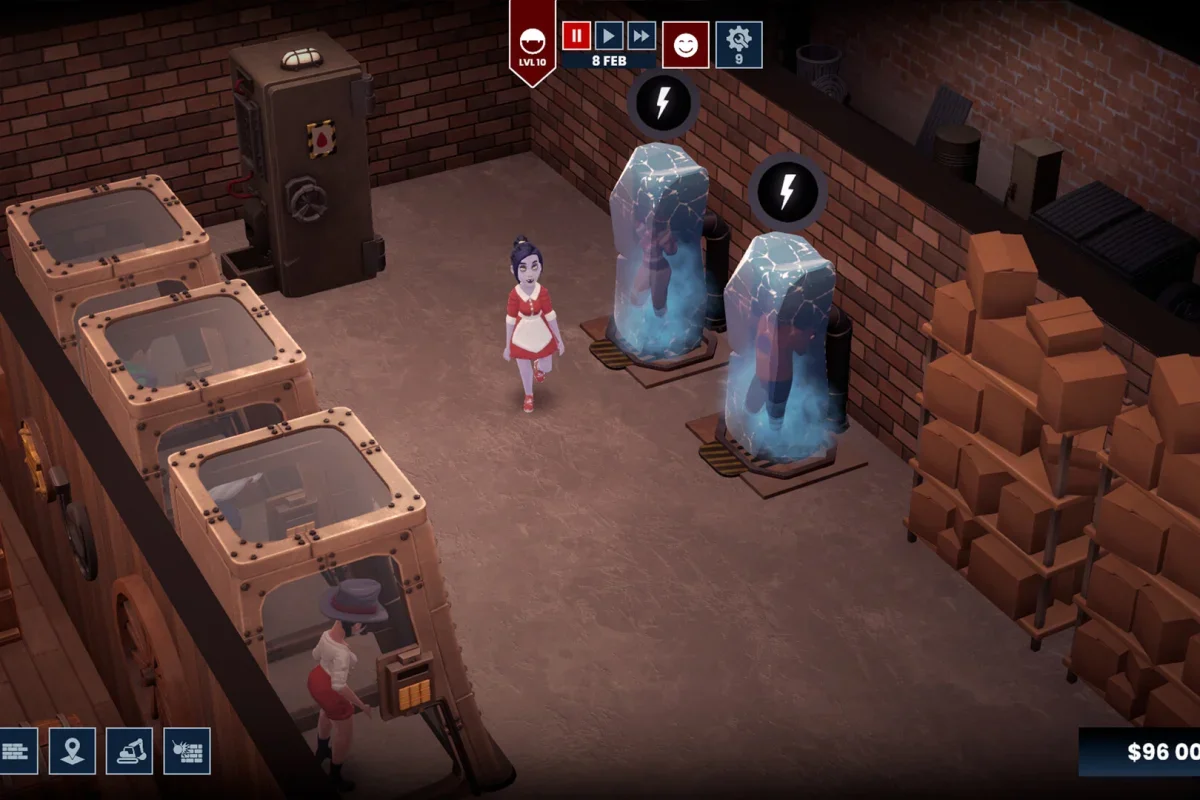Activate the wrecking ball demolish tool
Image resolution: width=1200 pixels, height=800 pixels.
click(x=187, y=750)
